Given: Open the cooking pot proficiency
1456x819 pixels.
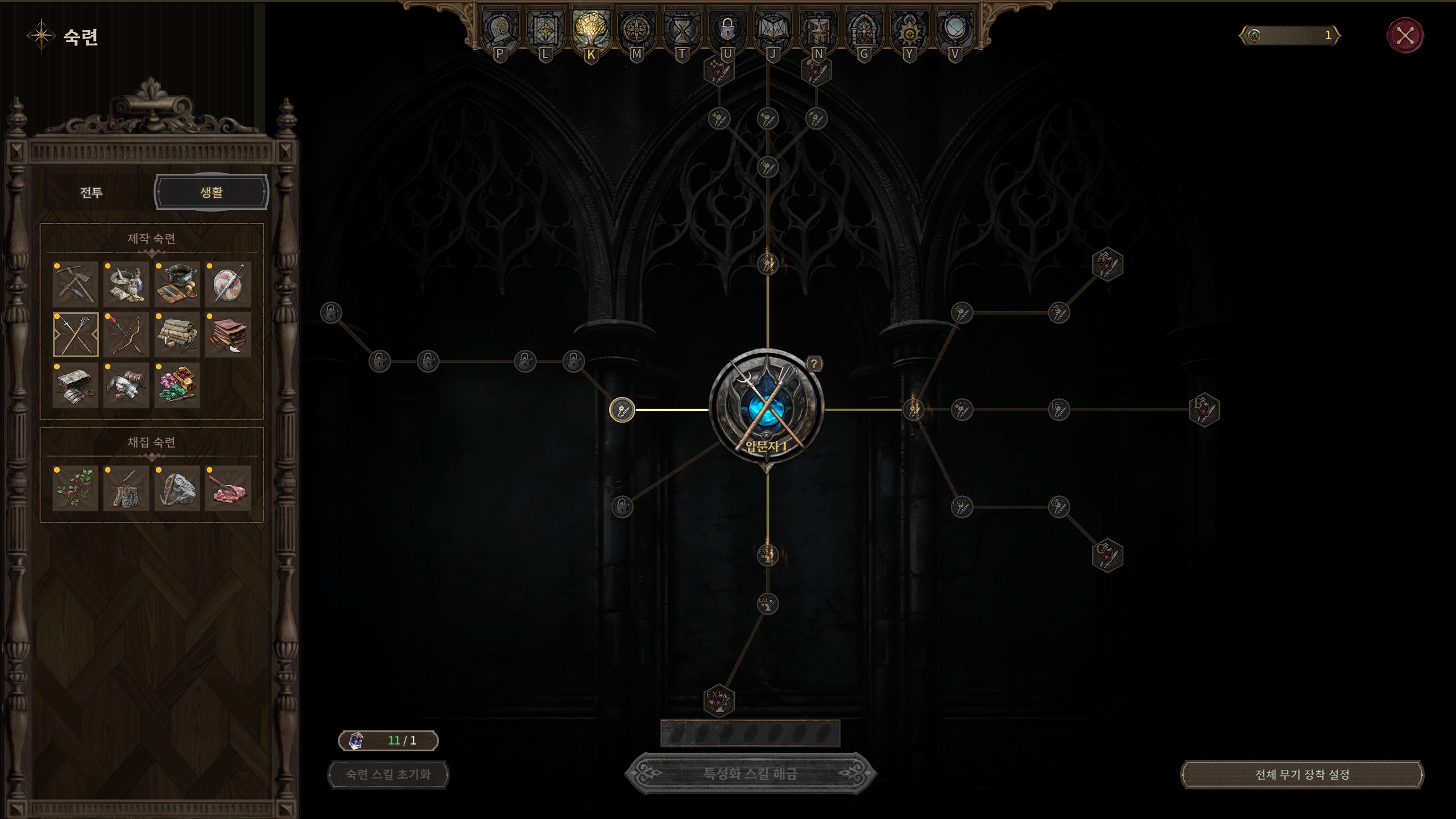Looking at the screenshot, I should (x=177, y=284).
